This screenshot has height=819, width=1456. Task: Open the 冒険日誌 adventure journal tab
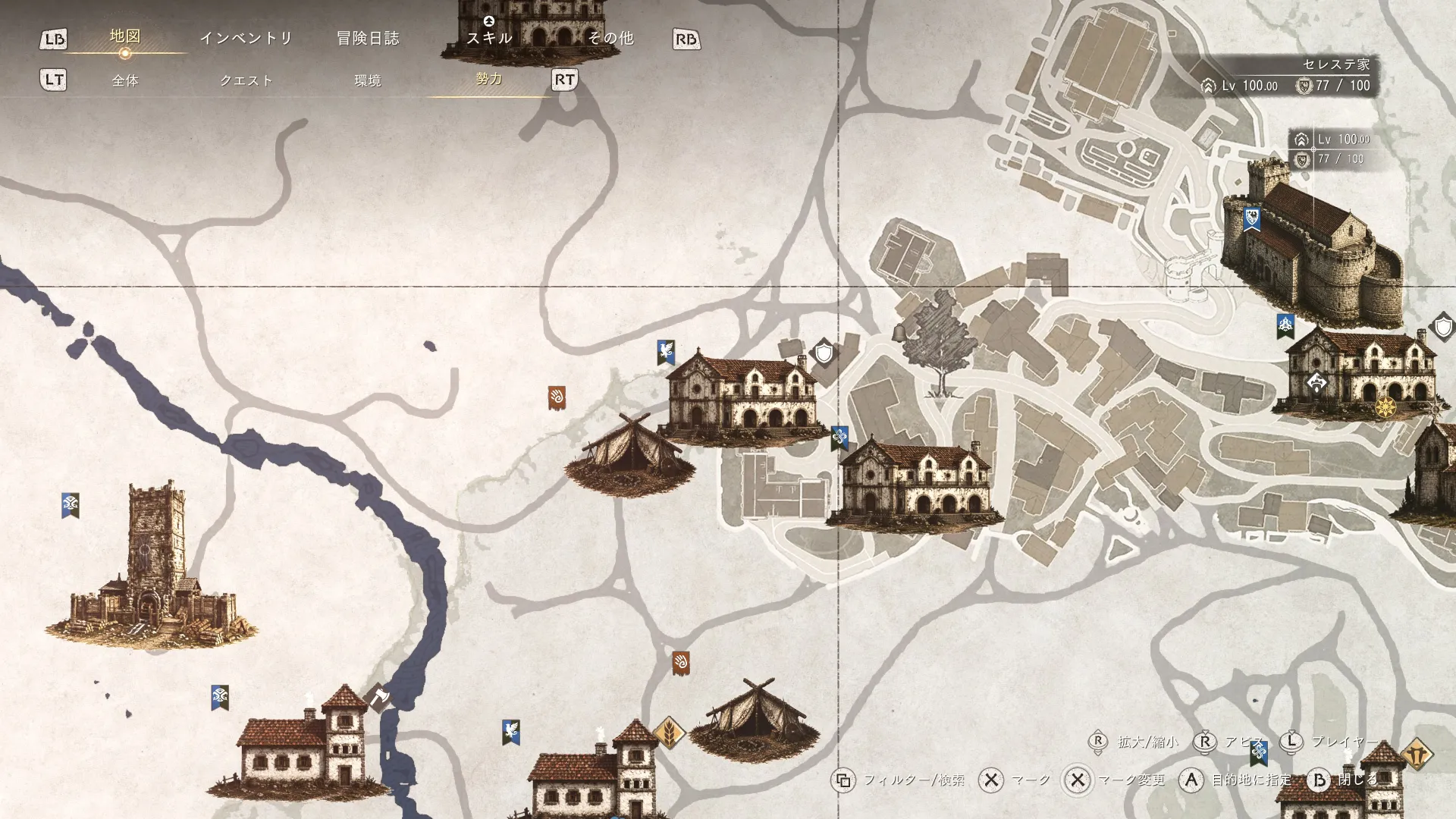tap(368, 38)
